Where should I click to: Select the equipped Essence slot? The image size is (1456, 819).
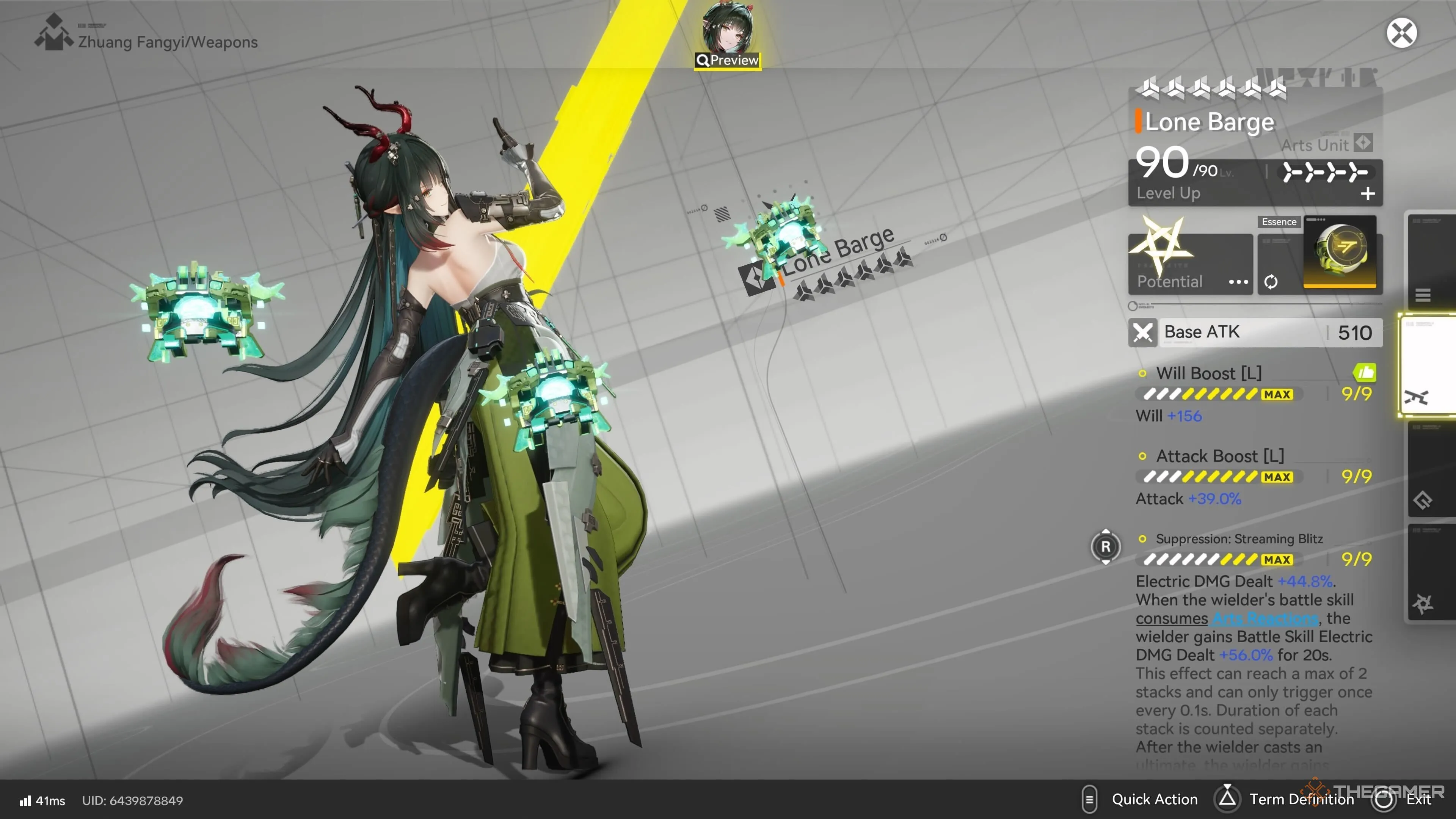[1339, 253]
